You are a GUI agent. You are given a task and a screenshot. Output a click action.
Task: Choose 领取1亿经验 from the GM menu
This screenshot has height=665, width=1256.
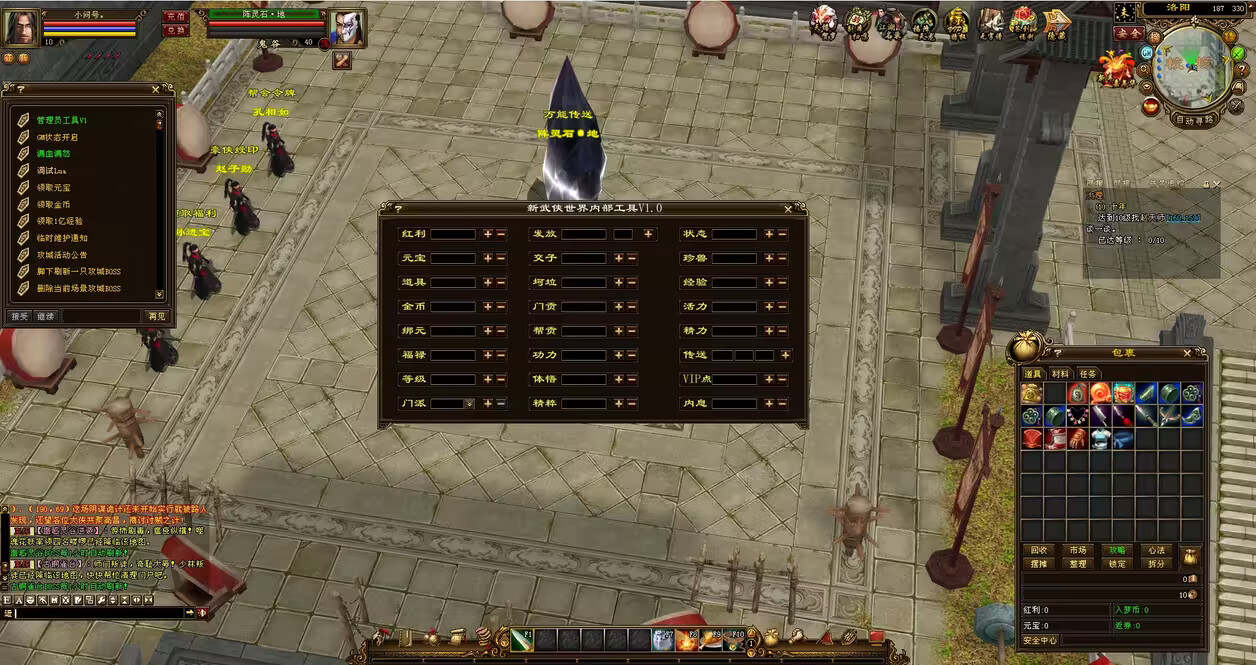(60, 221)
